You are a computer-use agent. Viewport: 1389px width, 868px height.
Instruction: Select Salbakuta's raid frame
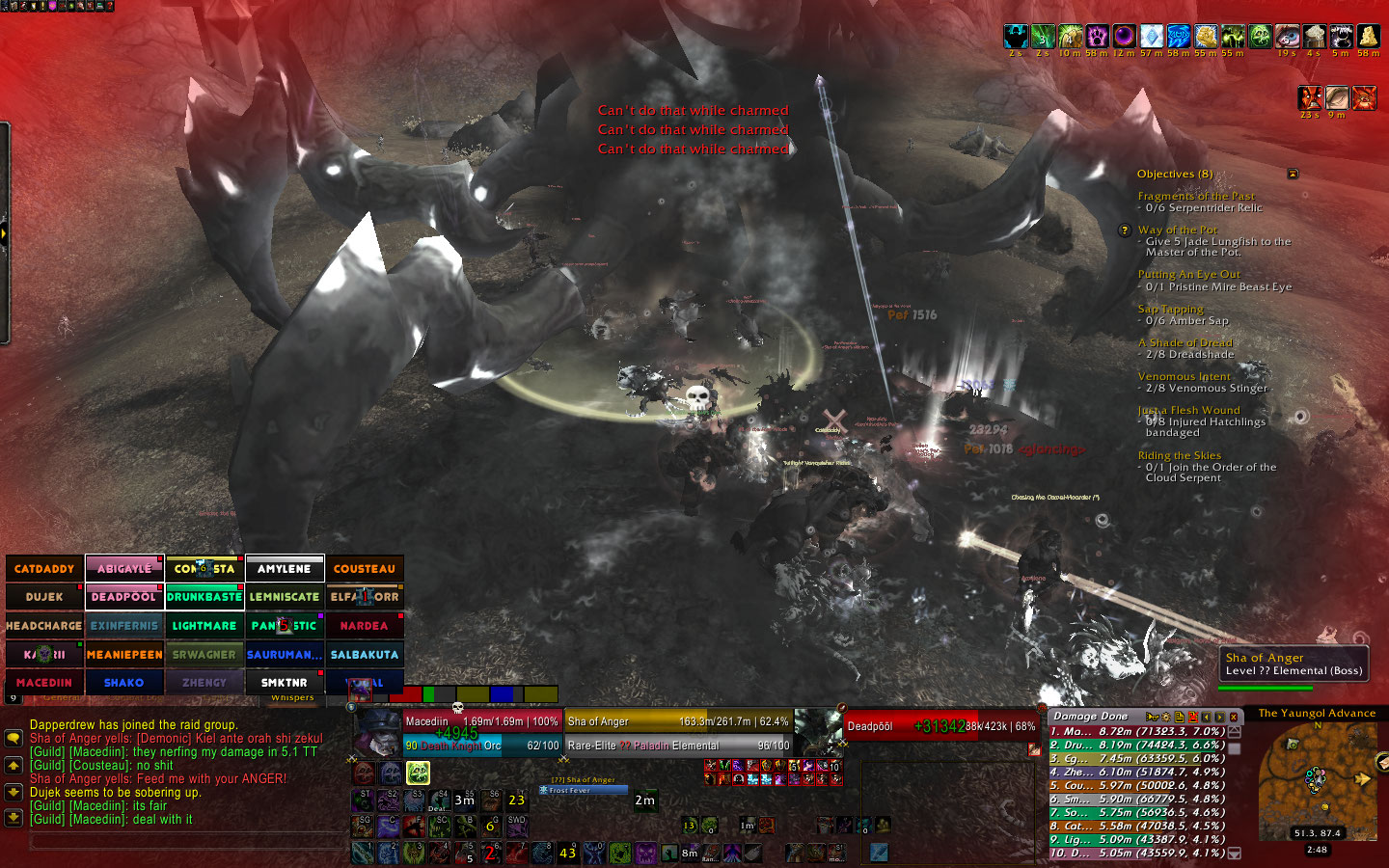365,655
